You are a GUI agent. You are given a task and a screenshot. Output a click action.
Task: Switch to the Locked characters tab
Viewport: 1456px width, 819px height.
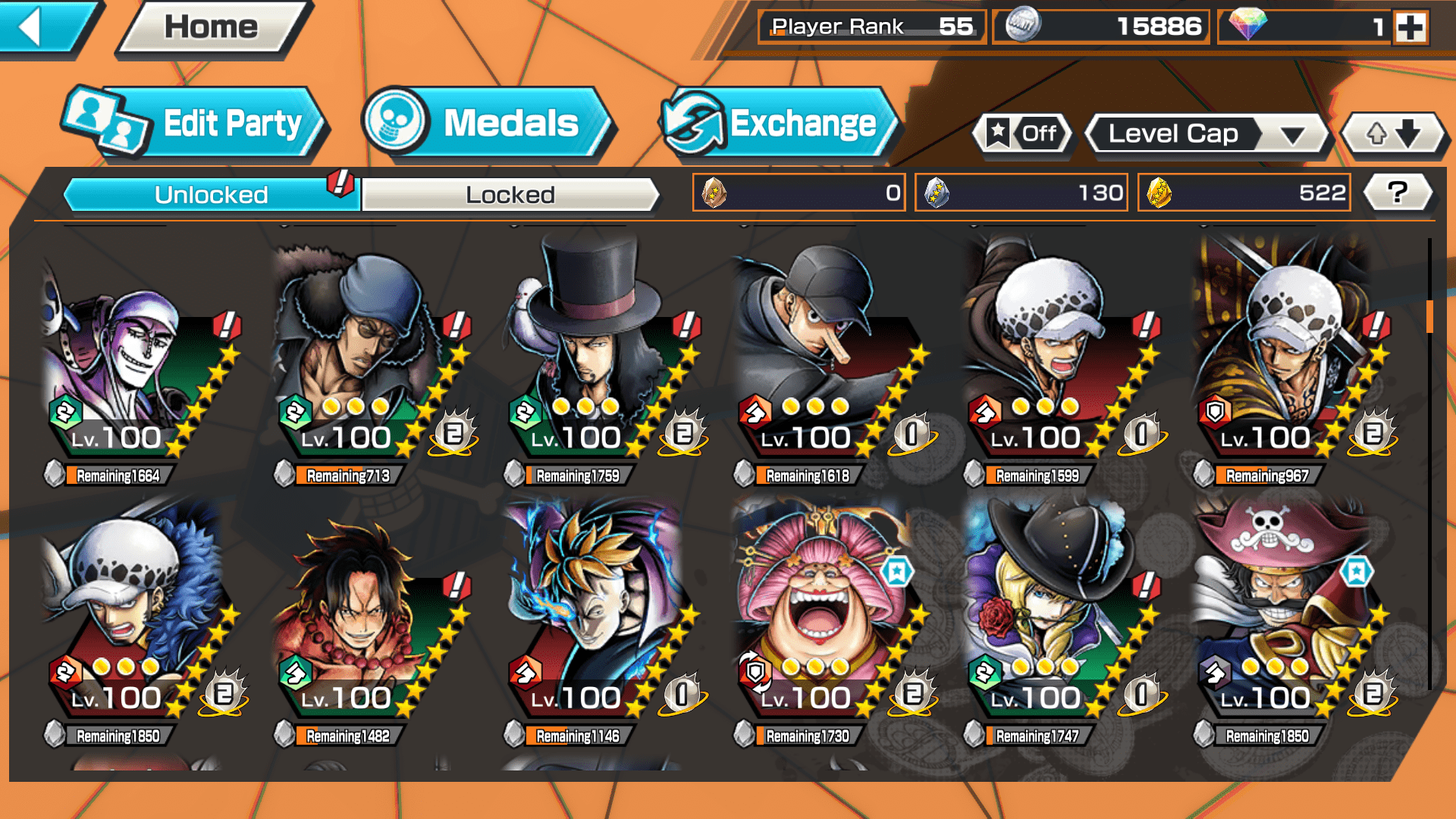point(510,195)
